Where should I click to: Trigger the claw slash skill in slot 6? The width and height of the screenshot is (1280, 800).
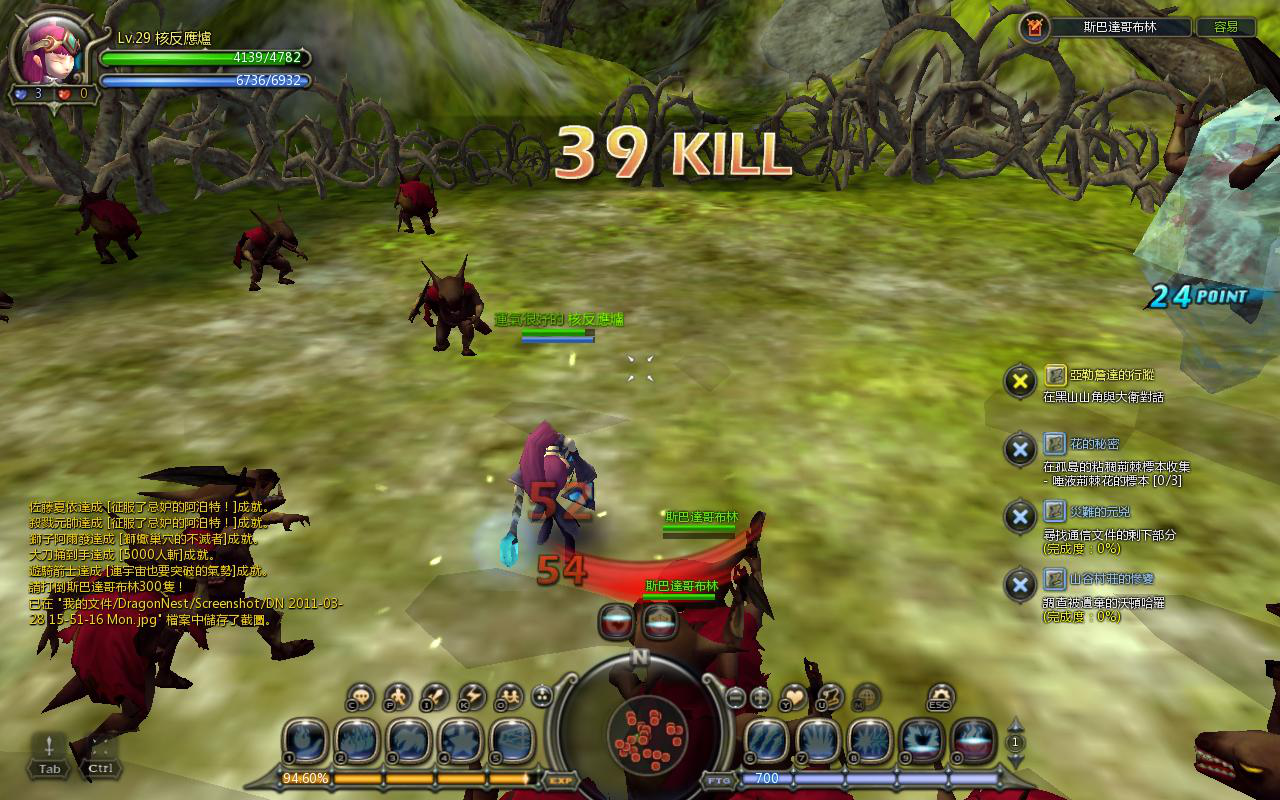point(768,742)
